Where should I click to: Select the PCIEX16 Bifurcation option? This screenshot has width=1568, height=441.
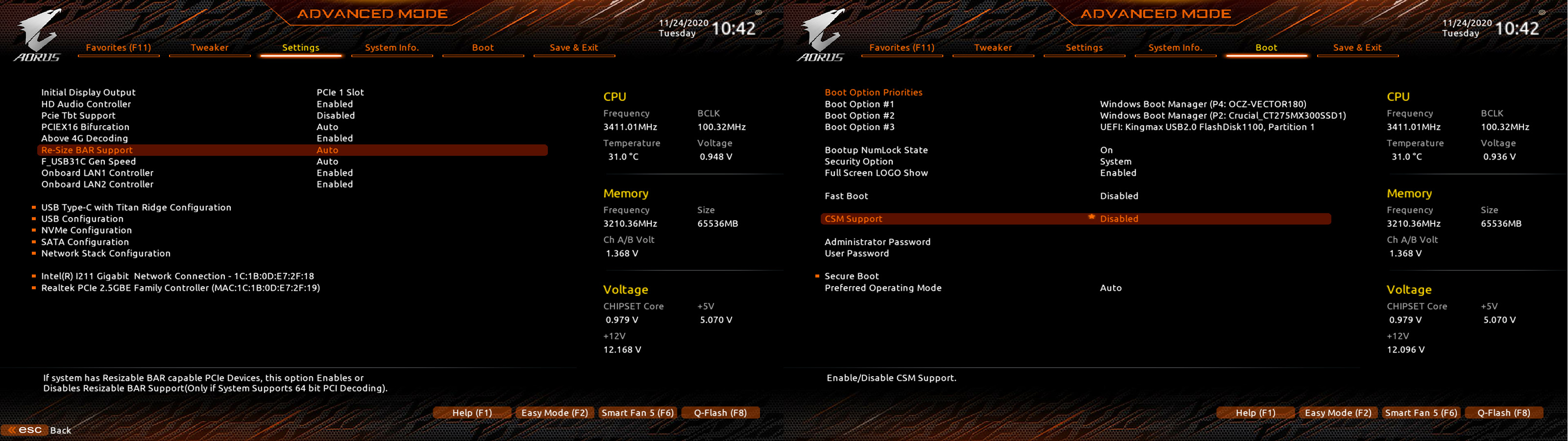pos(85,127)
